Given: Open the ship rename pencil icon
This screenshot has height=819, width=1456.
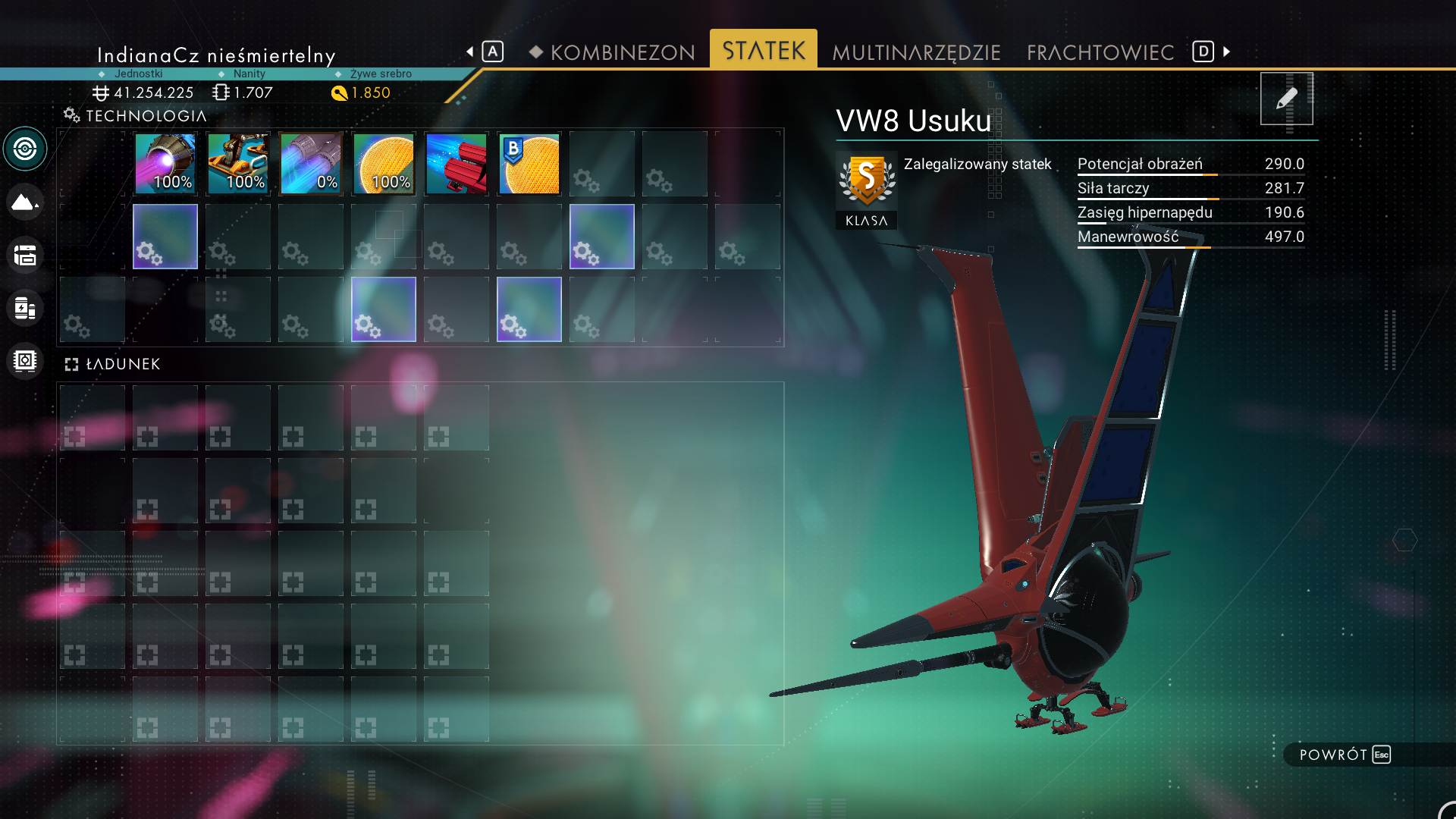Looking at the screenshot, I should 1286,99.
